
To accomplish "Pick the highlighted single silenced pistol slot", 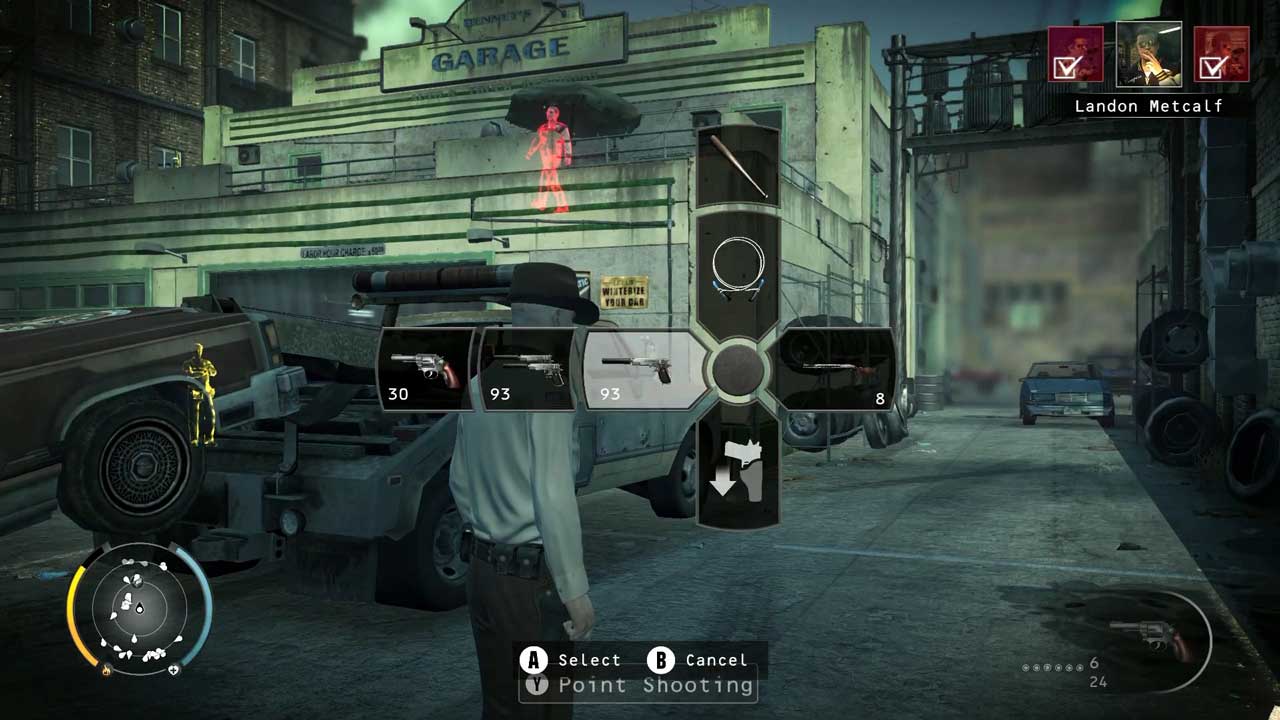I will point(640,370).
